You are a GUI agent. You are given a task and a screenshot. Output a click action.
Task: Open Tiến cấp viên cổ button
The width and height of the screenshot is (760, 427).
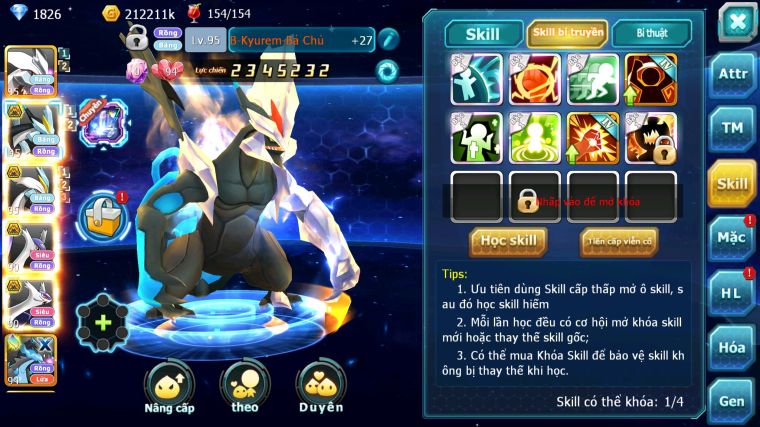[x=618, y=241]
